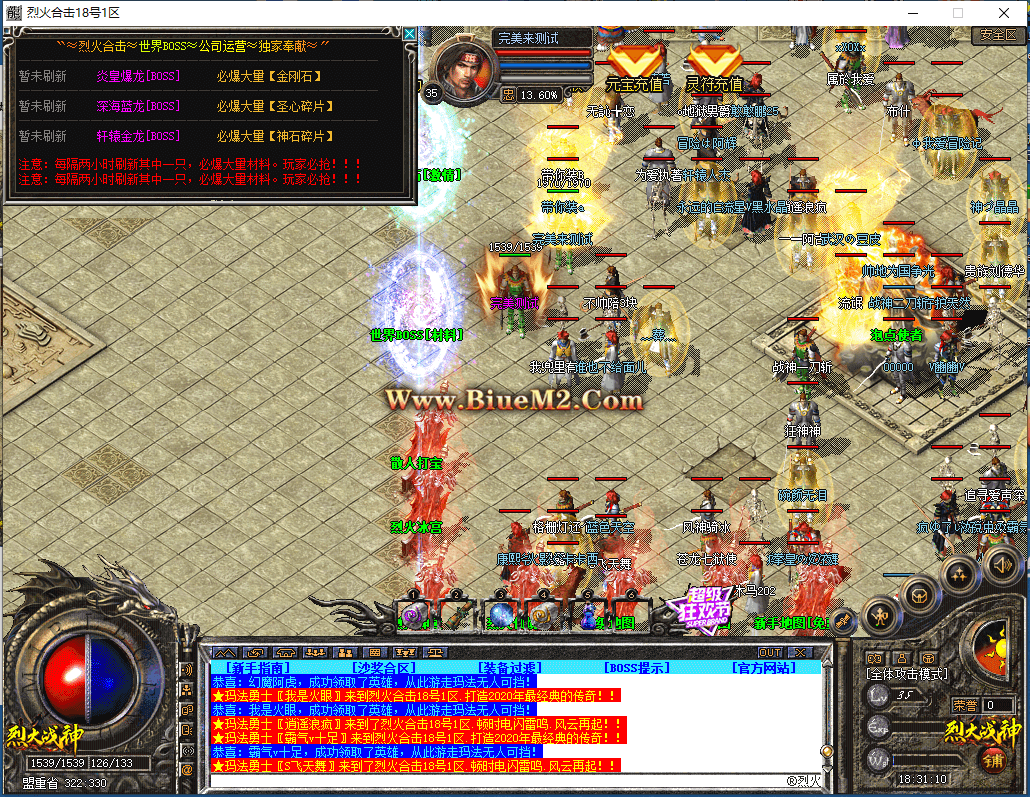Open the 沙奖合区 link
The width and height of the screenshot is (1030, 797).
[383, 667]
